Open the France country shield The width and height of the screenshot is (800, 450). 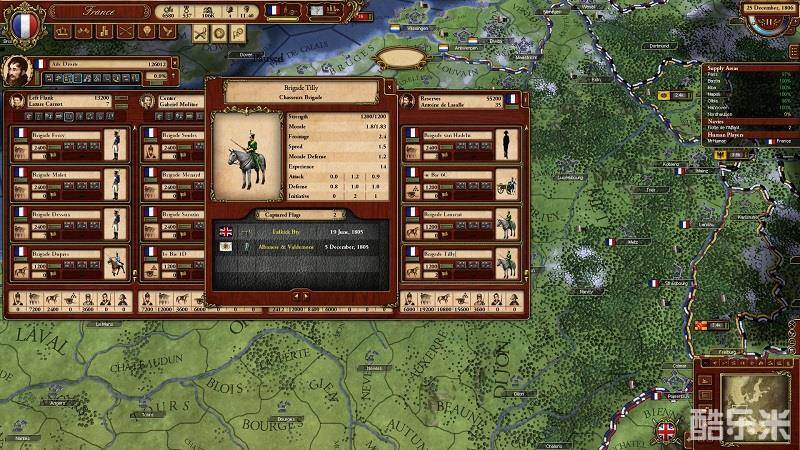click(x=19, y=20)
